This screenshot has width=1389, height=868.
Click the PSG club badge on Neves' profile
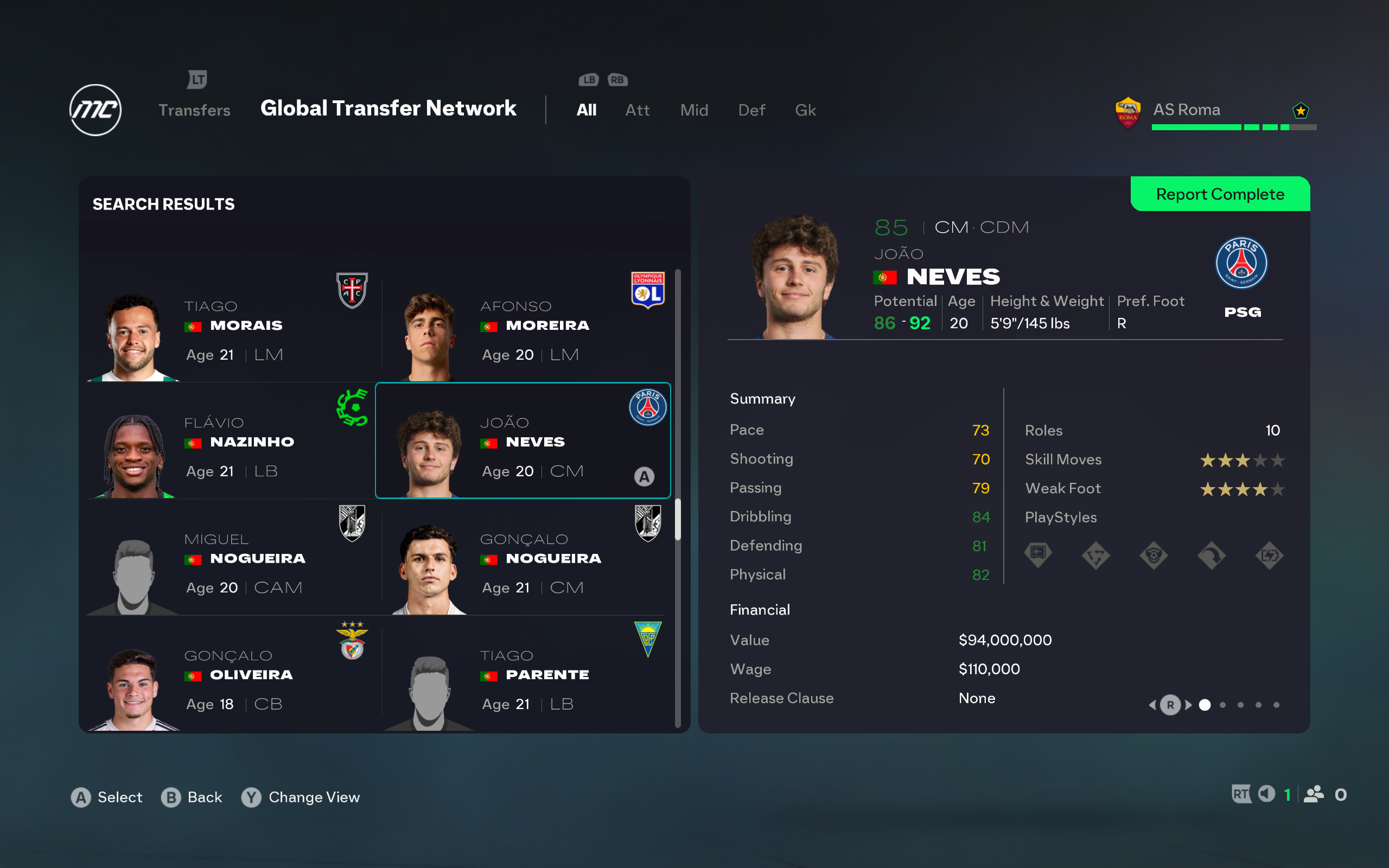pos(1241,263)
